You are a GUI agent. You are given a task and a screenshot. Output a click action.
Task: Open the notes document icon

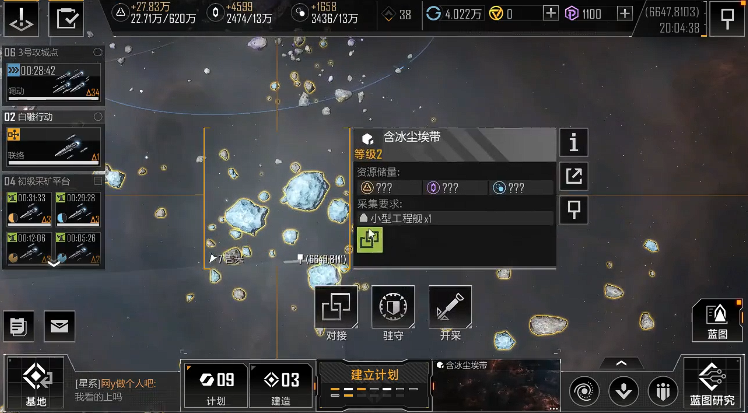(x=19, y=325)
